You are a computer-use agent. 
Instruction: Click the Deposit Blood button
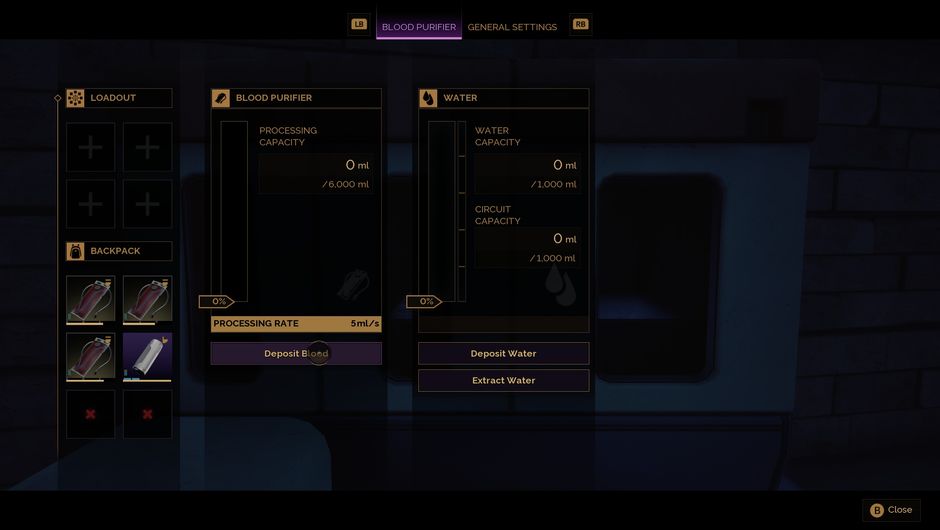296,354
